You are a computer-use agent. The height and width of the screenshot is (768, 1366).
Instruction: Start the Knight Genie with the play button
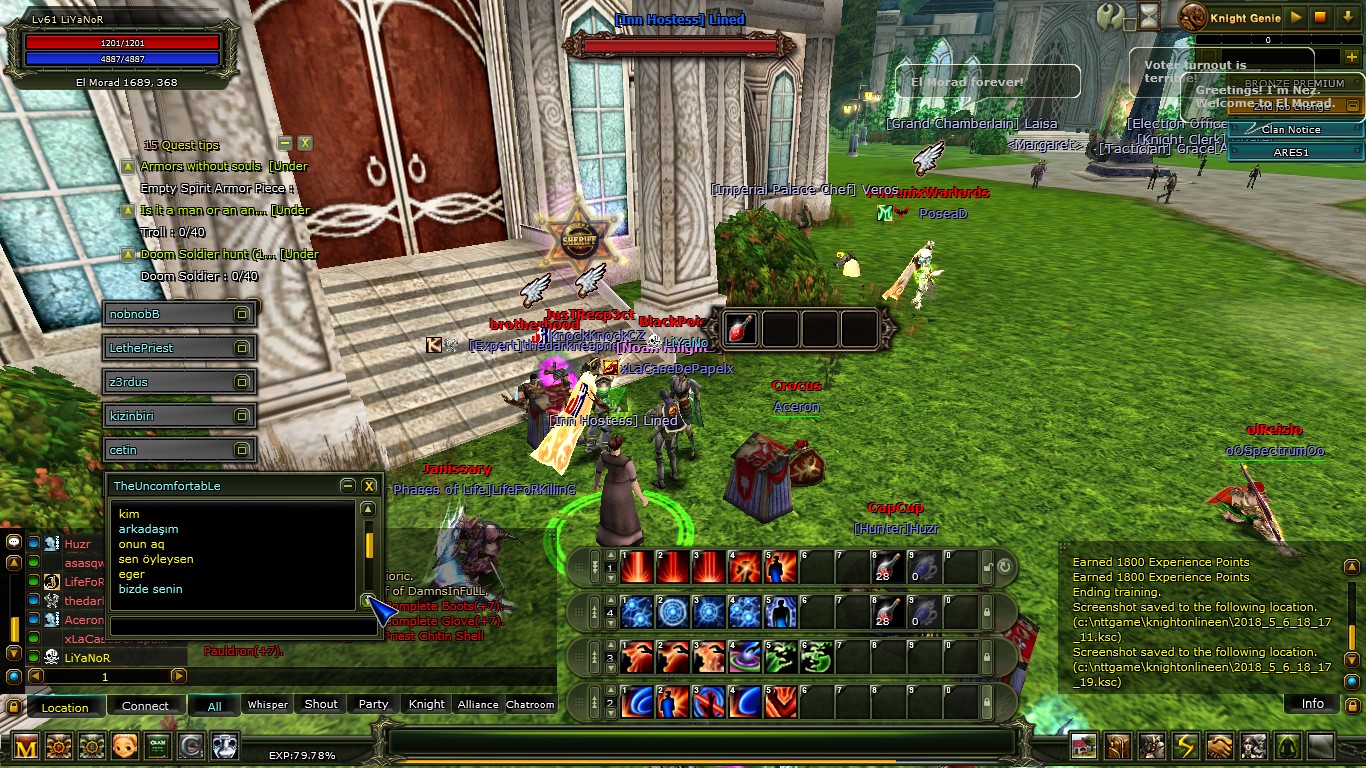pos(1296,17)
